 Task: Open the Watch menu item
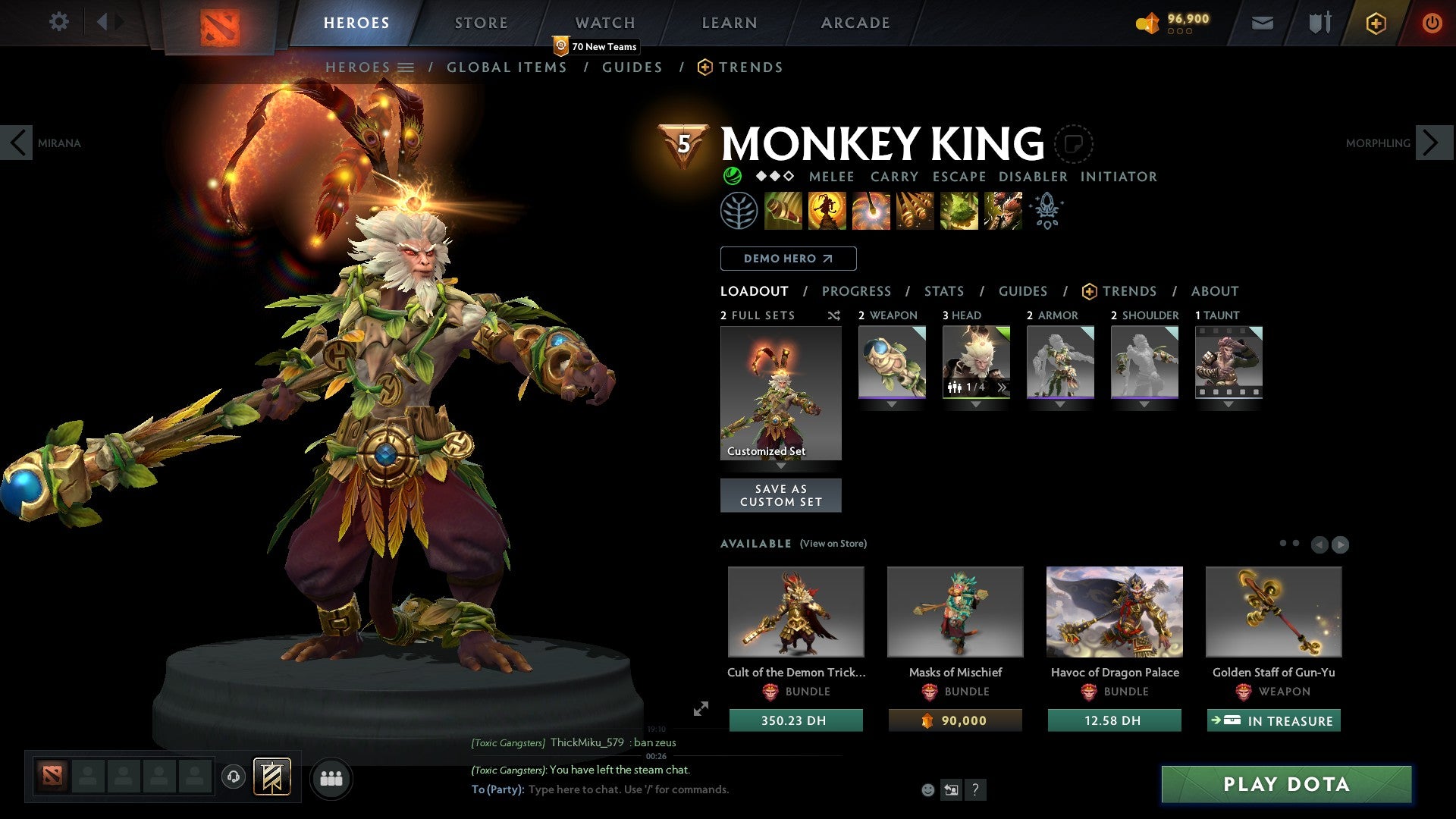click(x=604, y=23)
